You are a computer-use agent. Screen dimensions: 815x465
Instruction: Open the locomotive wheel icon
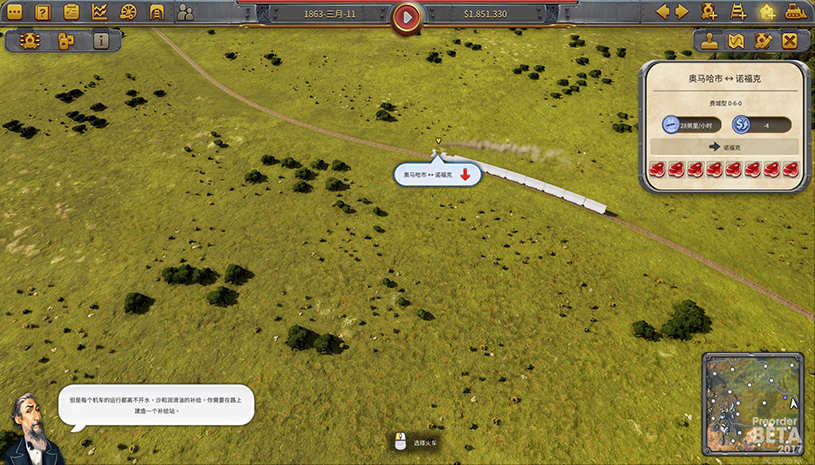pyautogui.click(x=128, y=13)
